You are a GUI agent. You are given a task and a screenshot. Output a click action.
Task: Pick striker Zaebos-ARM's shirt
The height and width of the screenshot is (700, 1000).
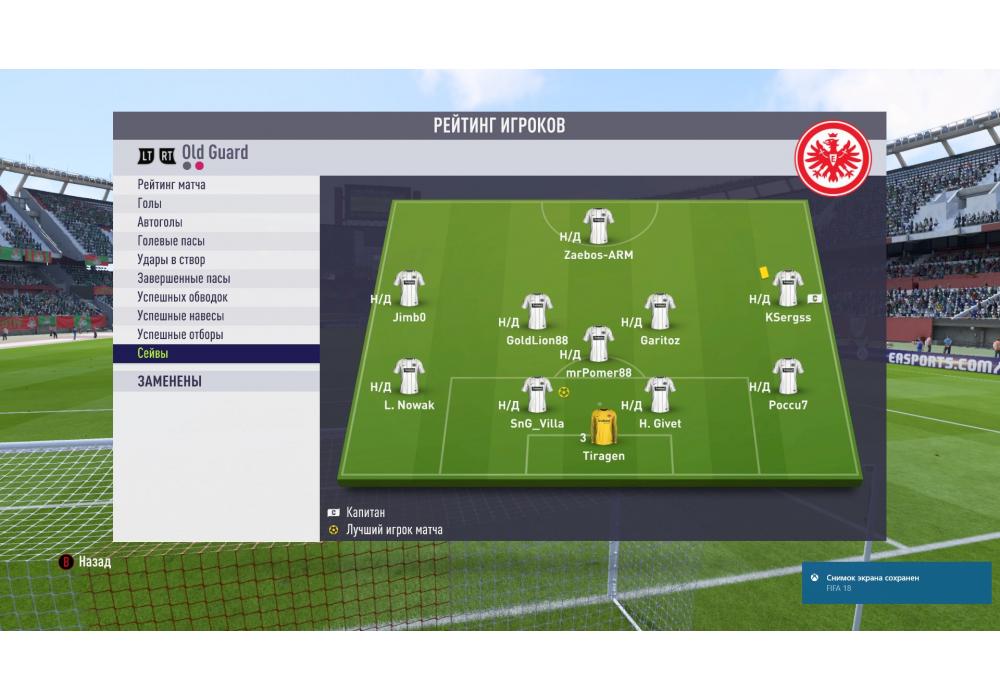coord(598,226)
